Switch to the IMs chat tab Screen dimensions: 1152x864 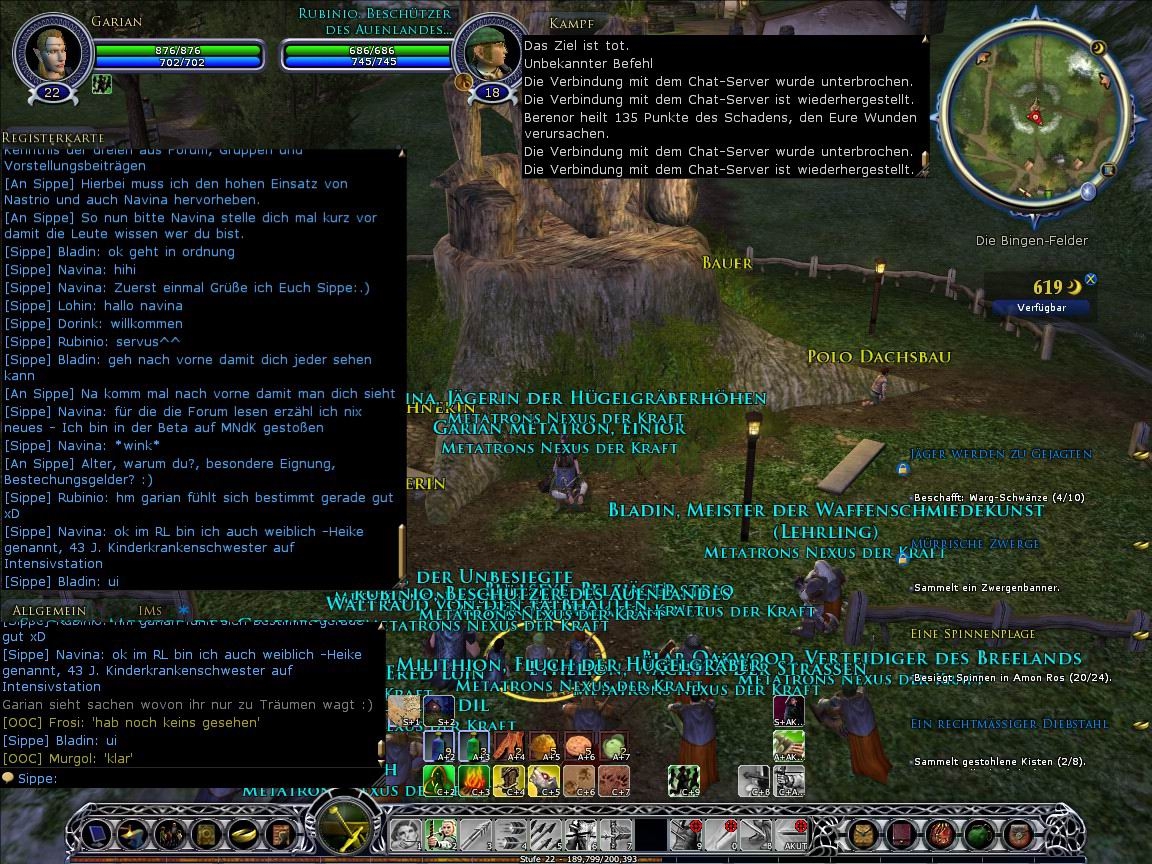pyautogui.click(x=150, y=610)
